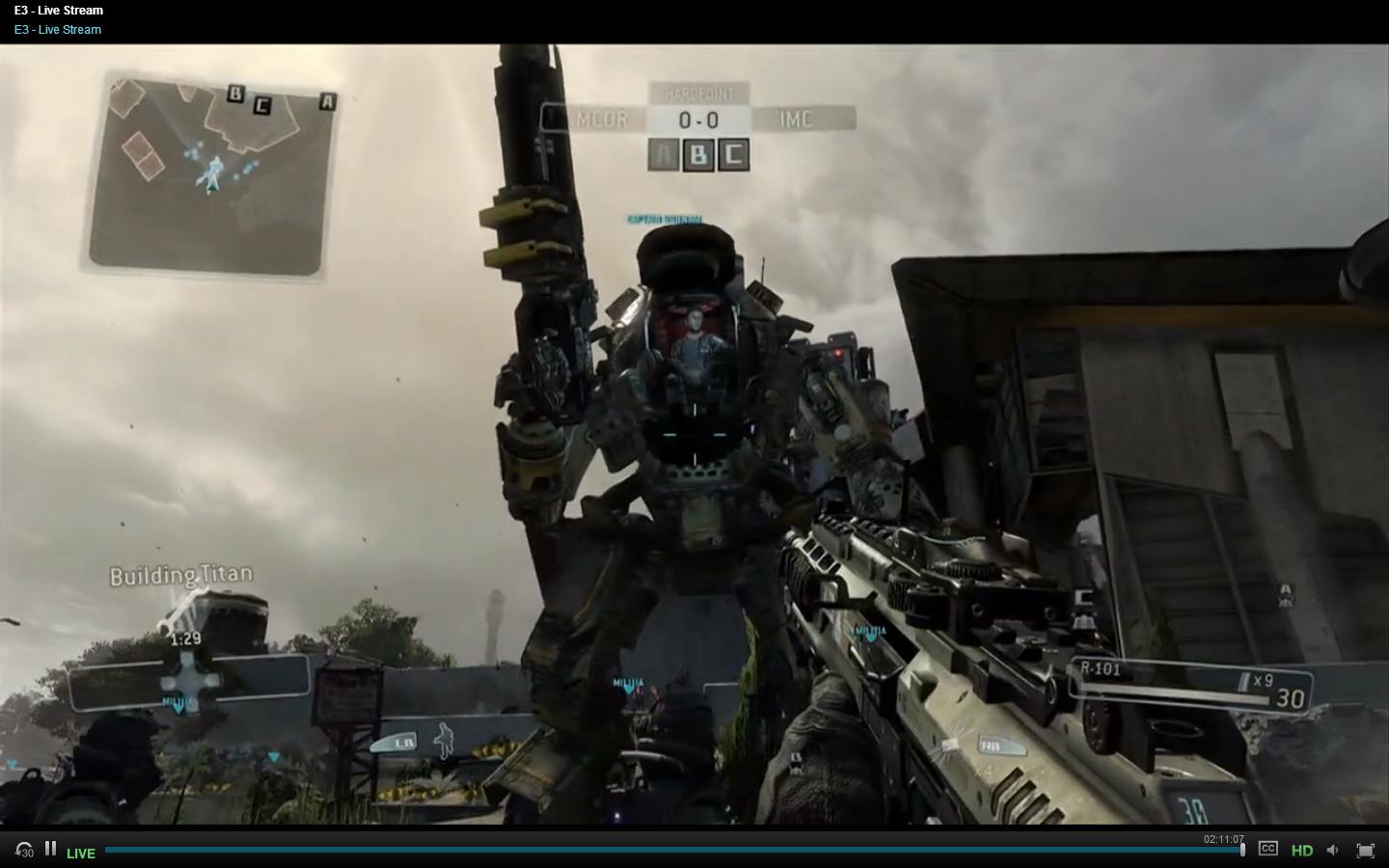The height and width of the screenshot is (868, 1389).
Task: Click the pilot ability icon
Action: tap(443, 741)
